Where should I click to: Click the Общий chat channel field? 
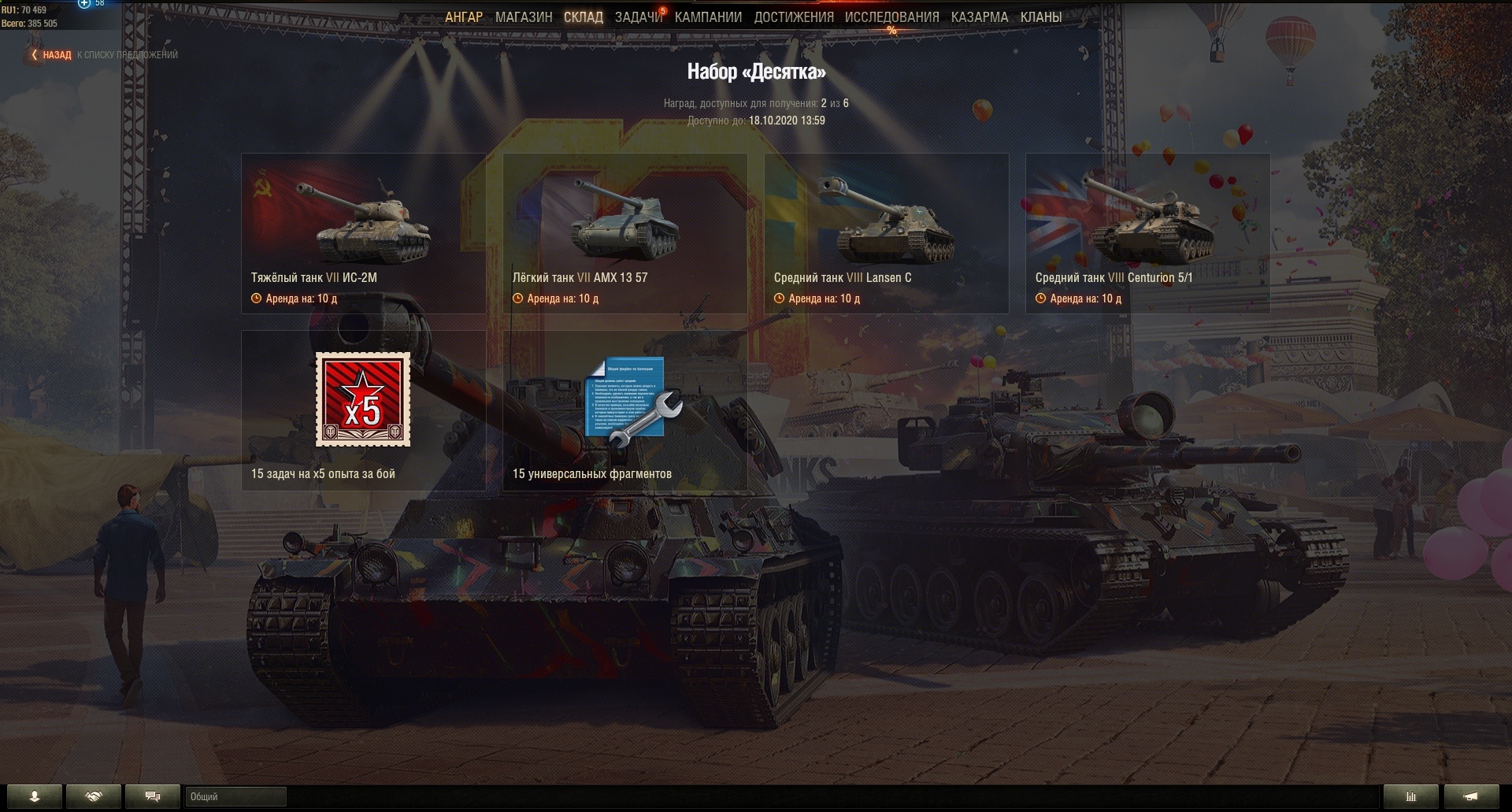[x=235, y=796]
